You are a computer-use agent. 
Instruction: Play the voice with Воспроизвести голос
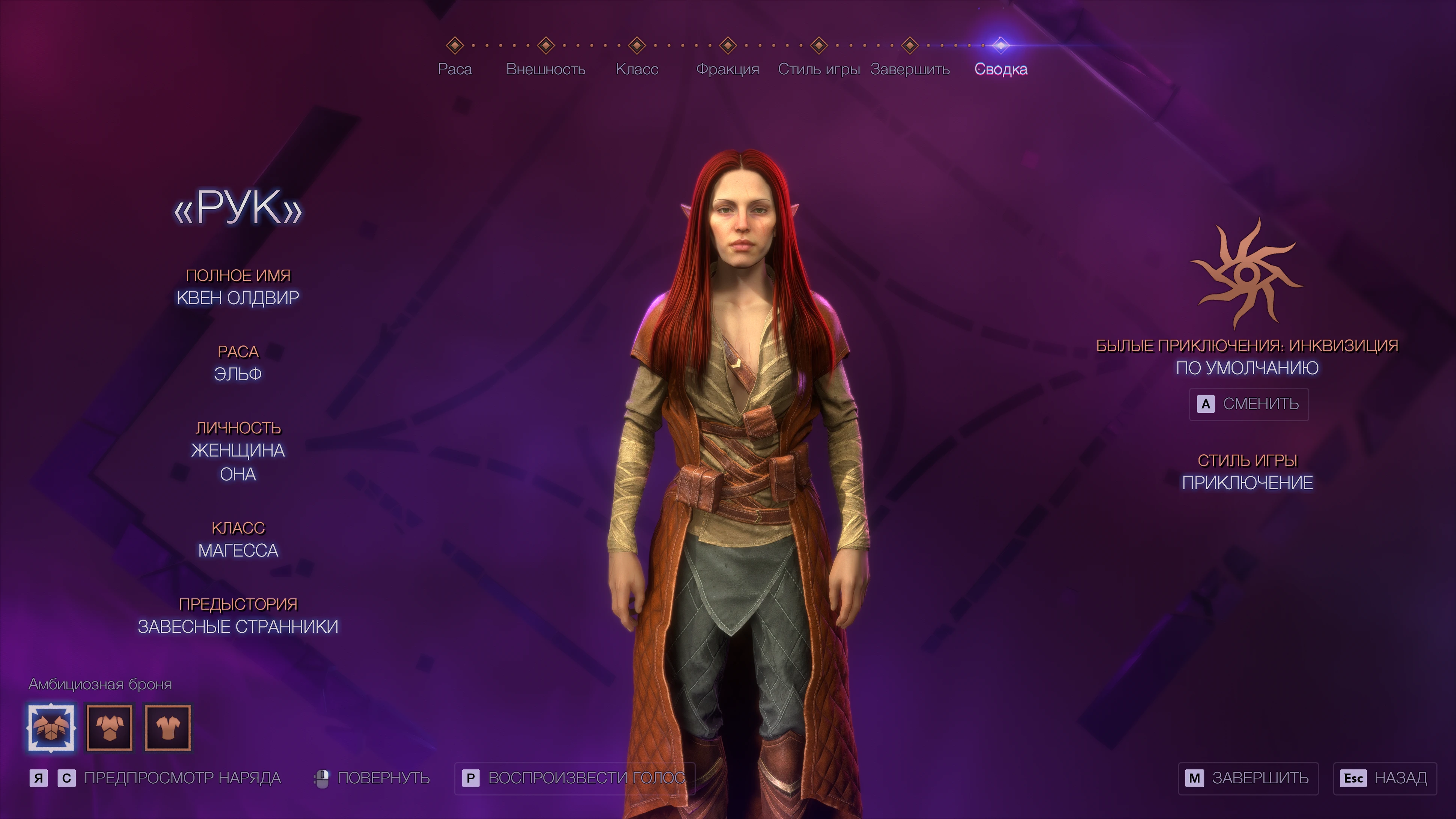pyautogui.click(x=574, y=778)
